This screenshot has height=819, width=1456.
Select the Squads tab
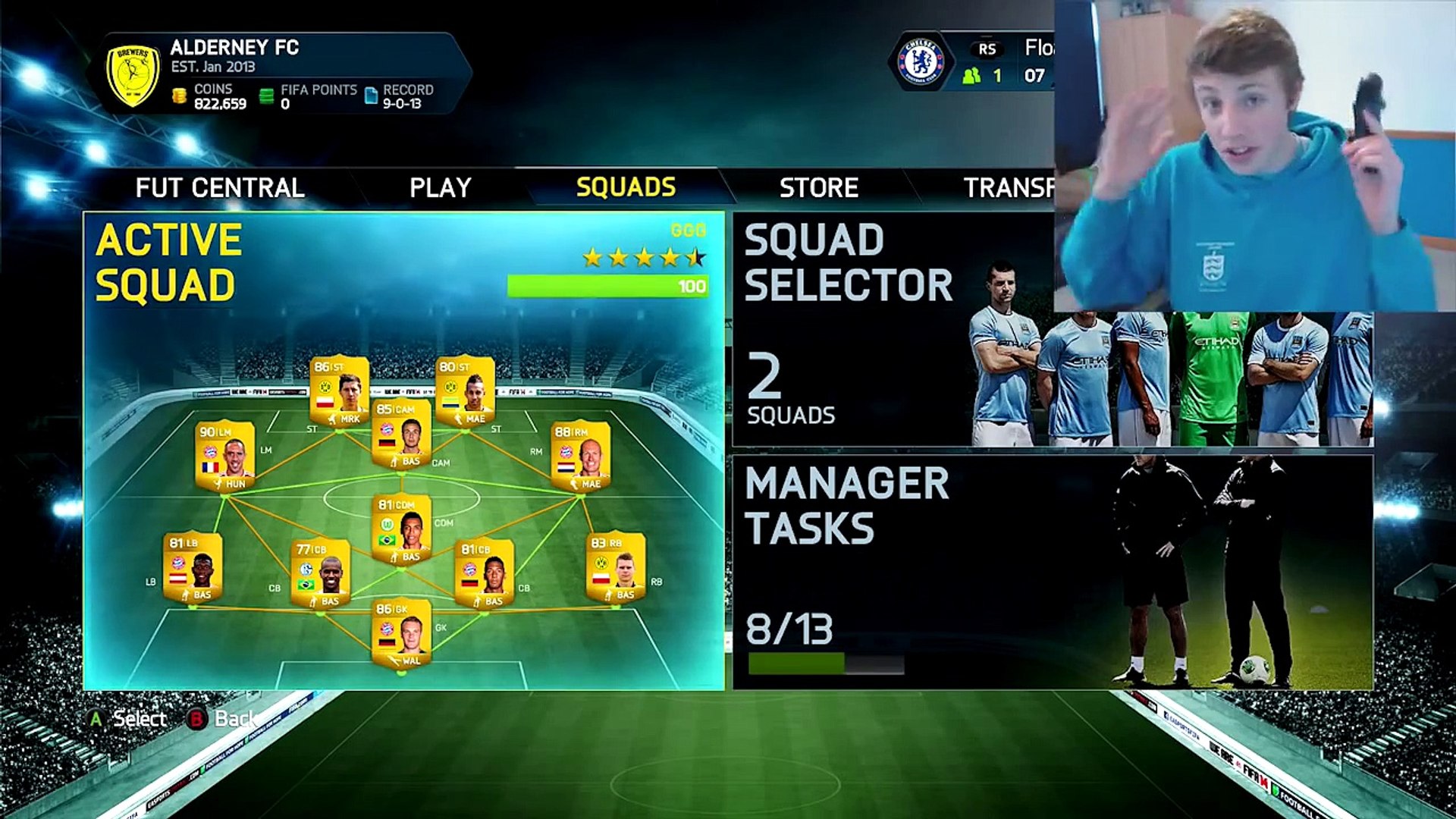click(626, 187)
